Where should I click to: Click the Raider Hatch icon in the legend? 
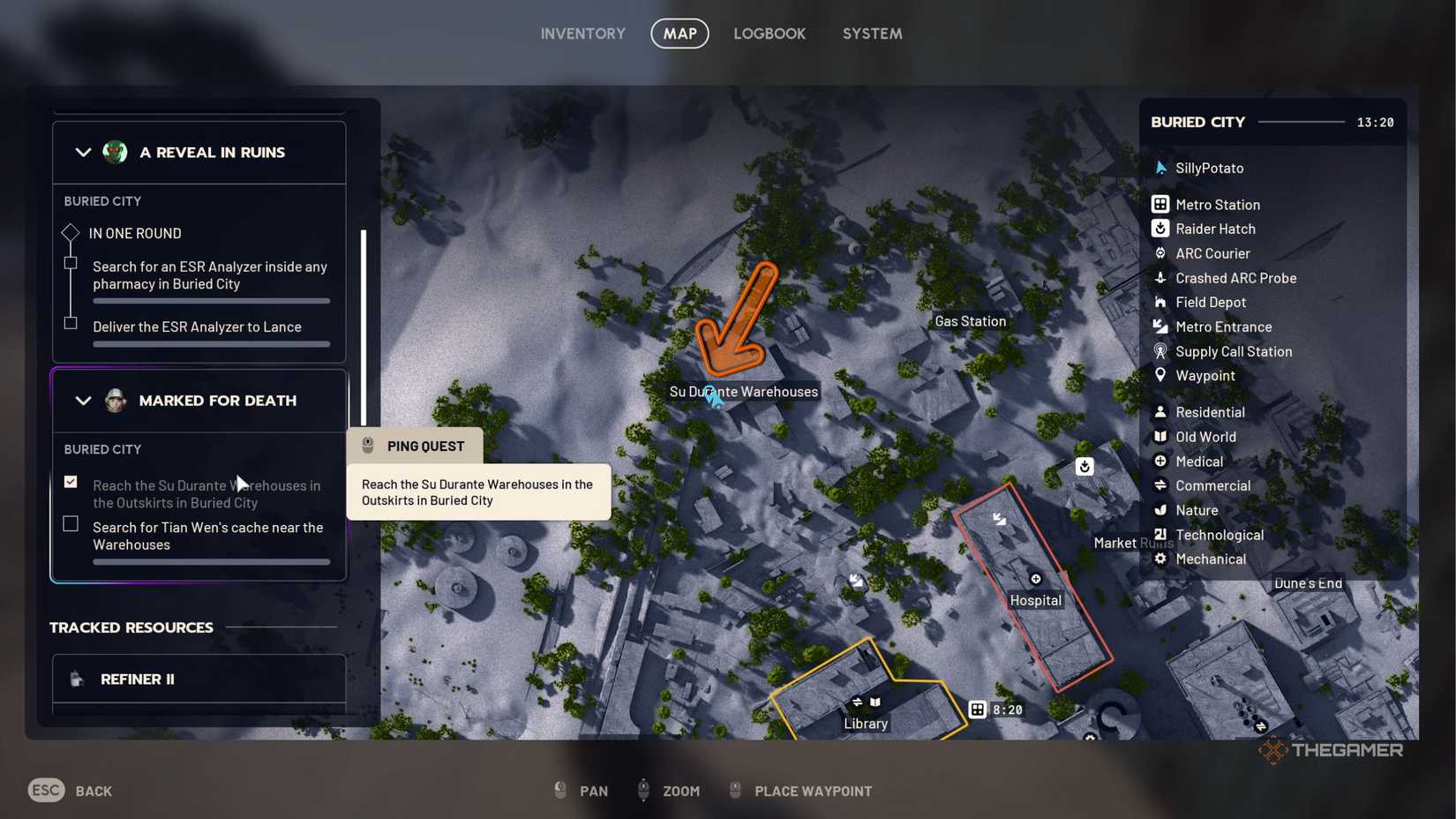[x=1161, y=229]
